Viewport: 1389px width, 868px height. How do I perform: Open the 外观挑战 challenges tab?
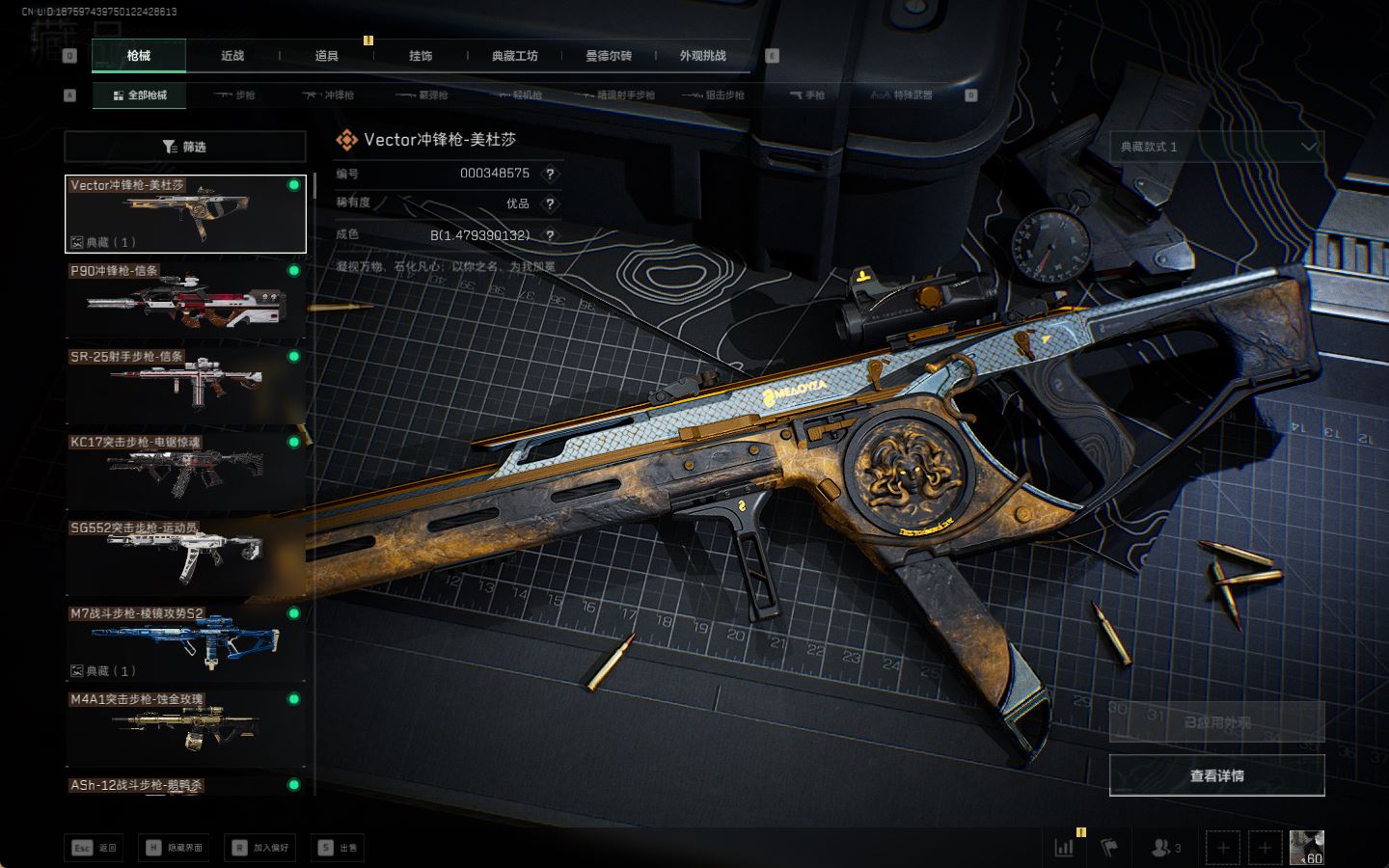click(x=702, y=56)
